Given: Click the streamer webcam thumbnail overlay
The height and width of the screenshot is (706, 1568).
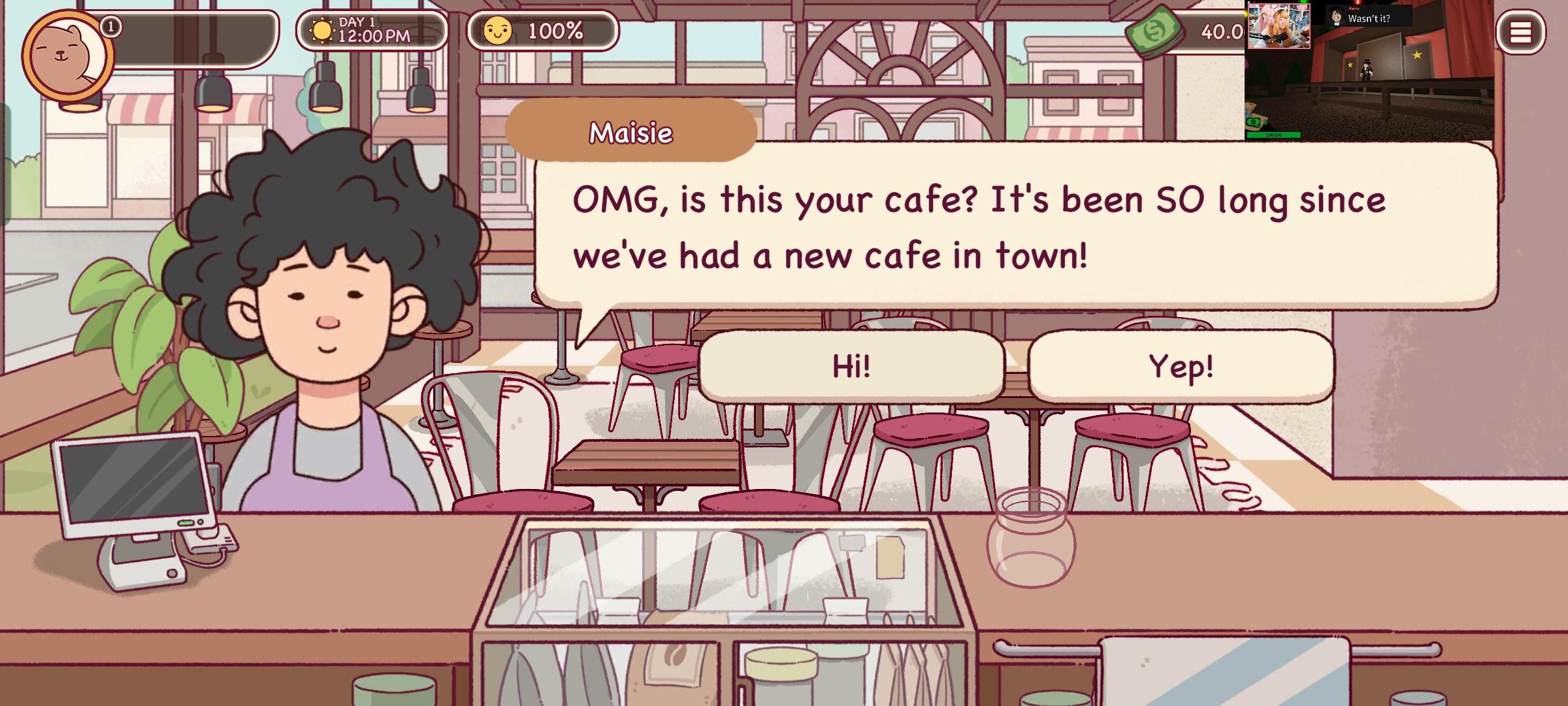Looking at the screenshot, I should click(1279, 26).
